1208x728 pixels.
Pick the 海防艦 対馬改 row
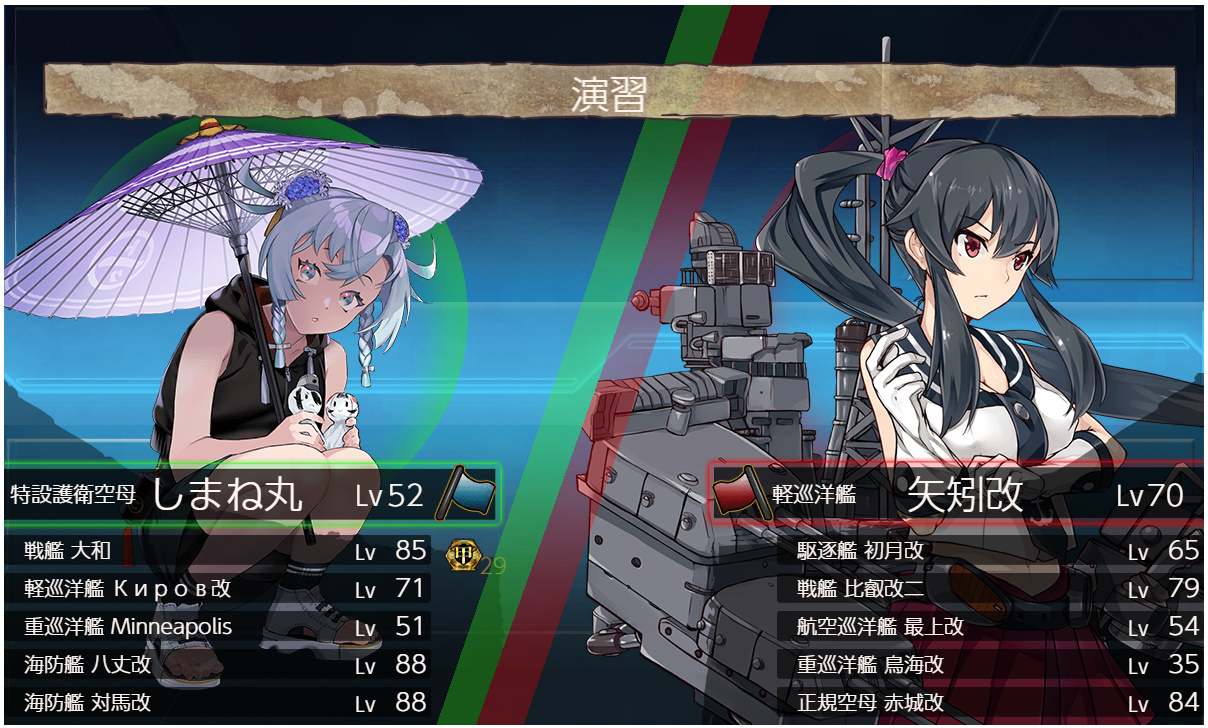[220, 702]
